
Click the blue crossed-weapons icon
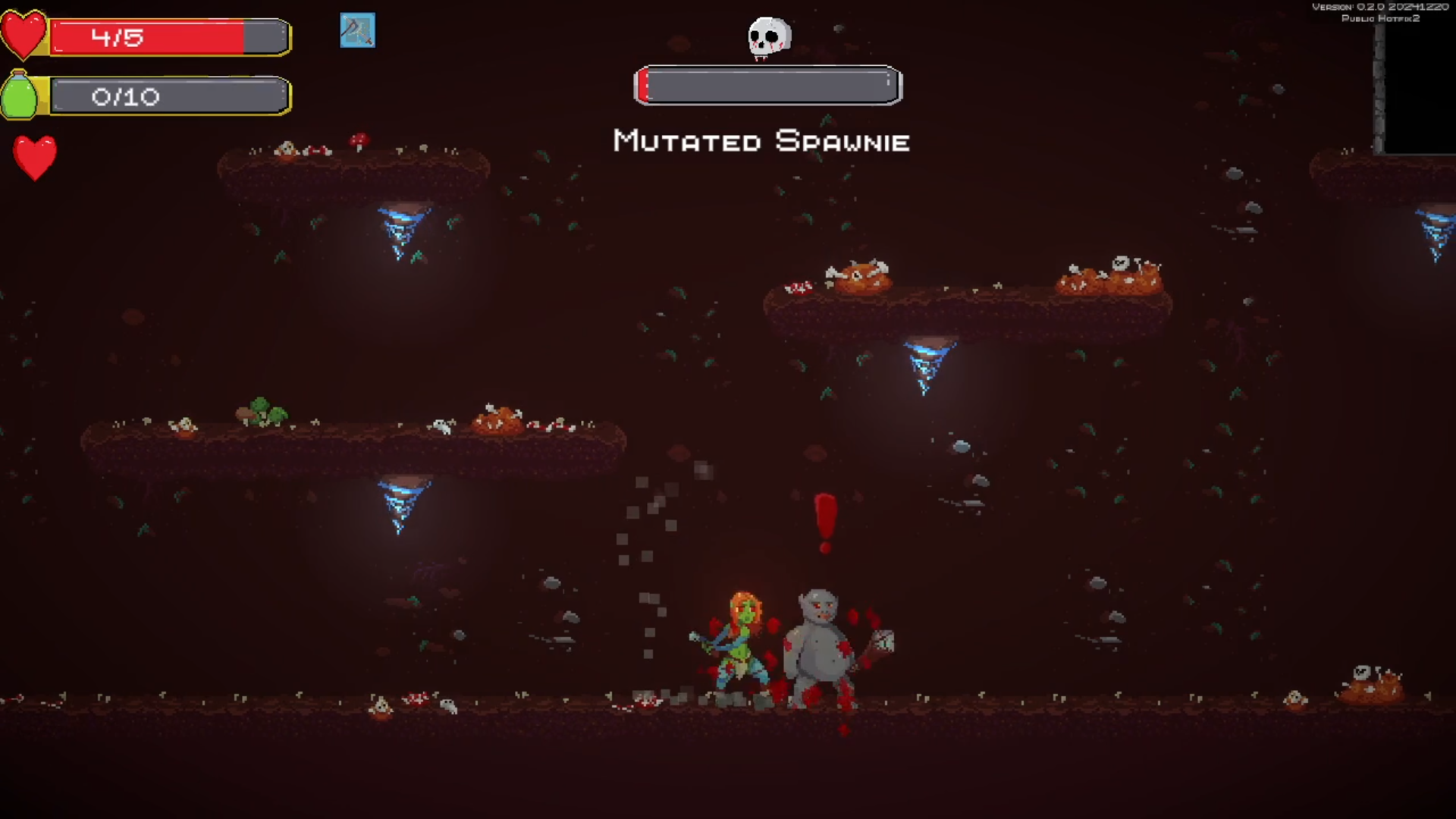point(357,30)
